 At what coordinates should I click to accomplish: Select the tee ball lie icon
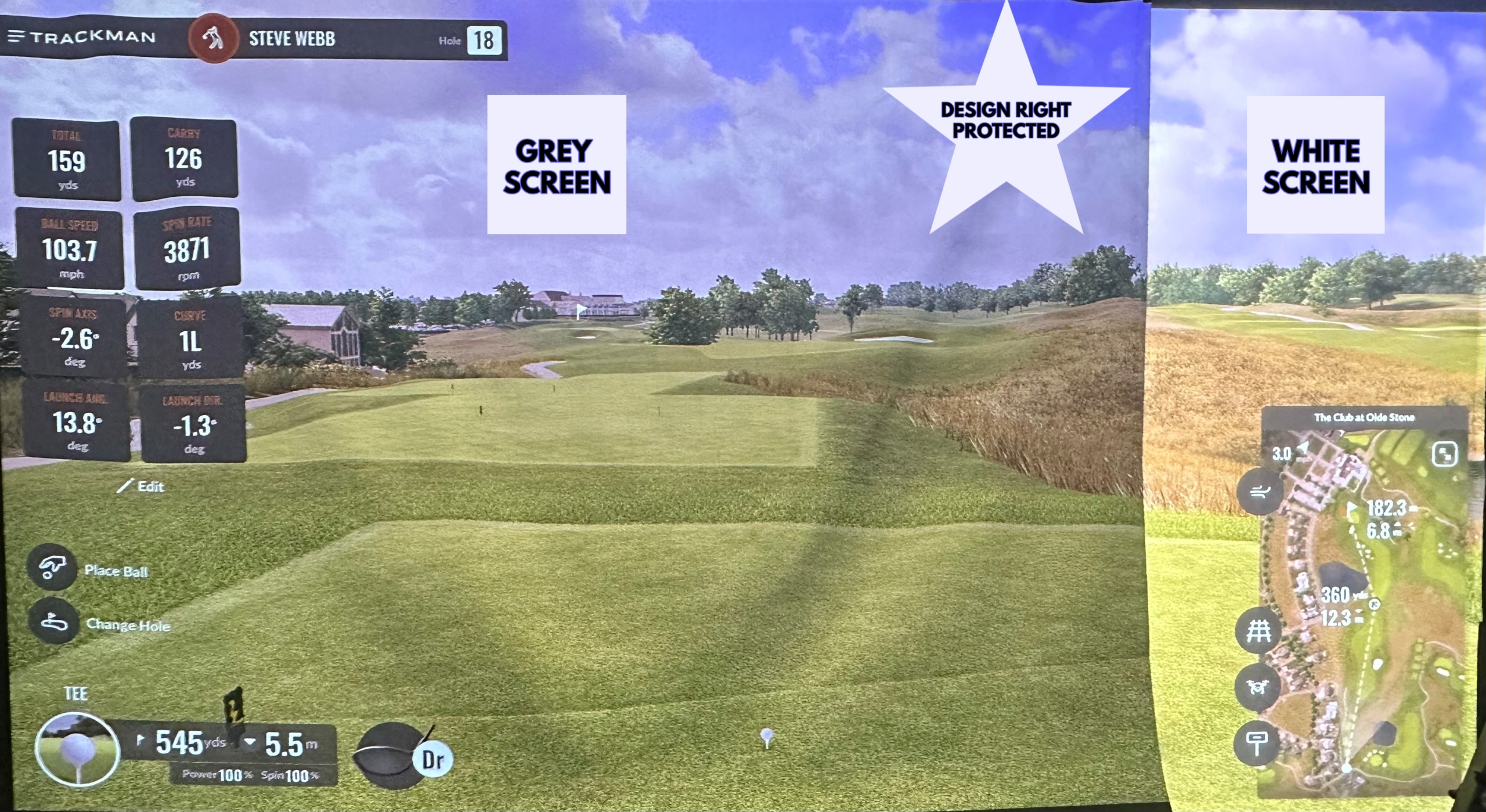tap(77, 750)
